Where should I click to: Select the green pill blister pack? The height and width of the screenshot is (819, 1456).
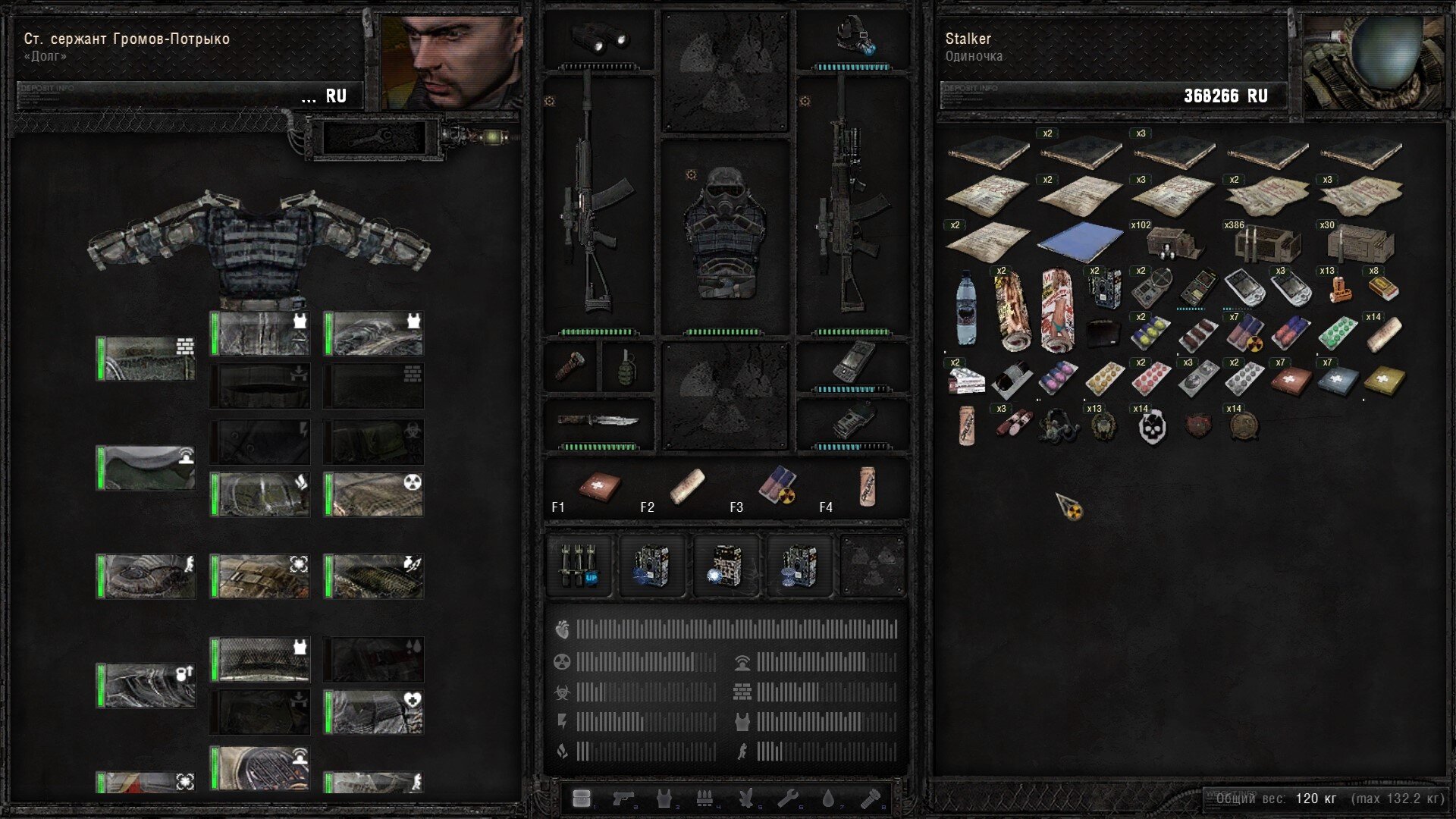[1337, 334]
